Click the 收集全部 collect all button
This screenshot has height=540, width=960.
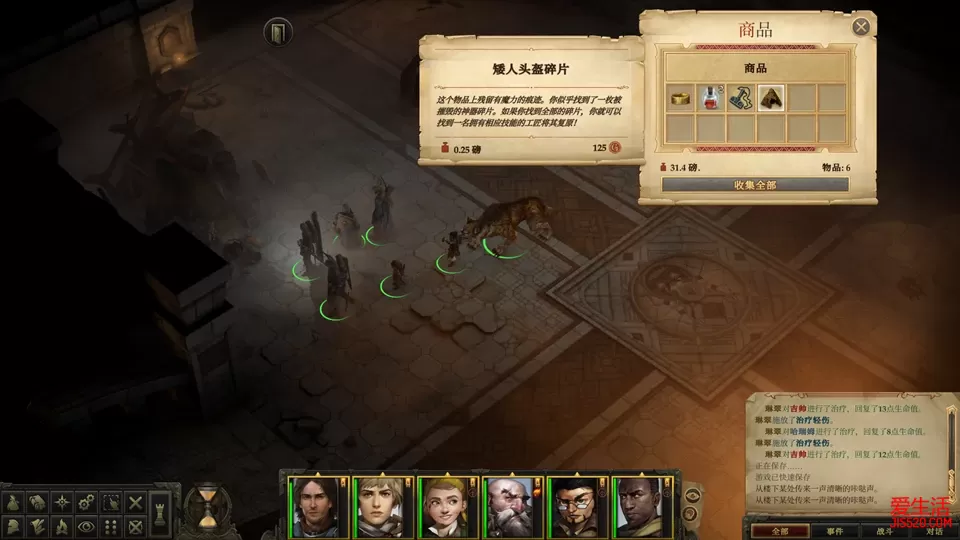(755, 185)
